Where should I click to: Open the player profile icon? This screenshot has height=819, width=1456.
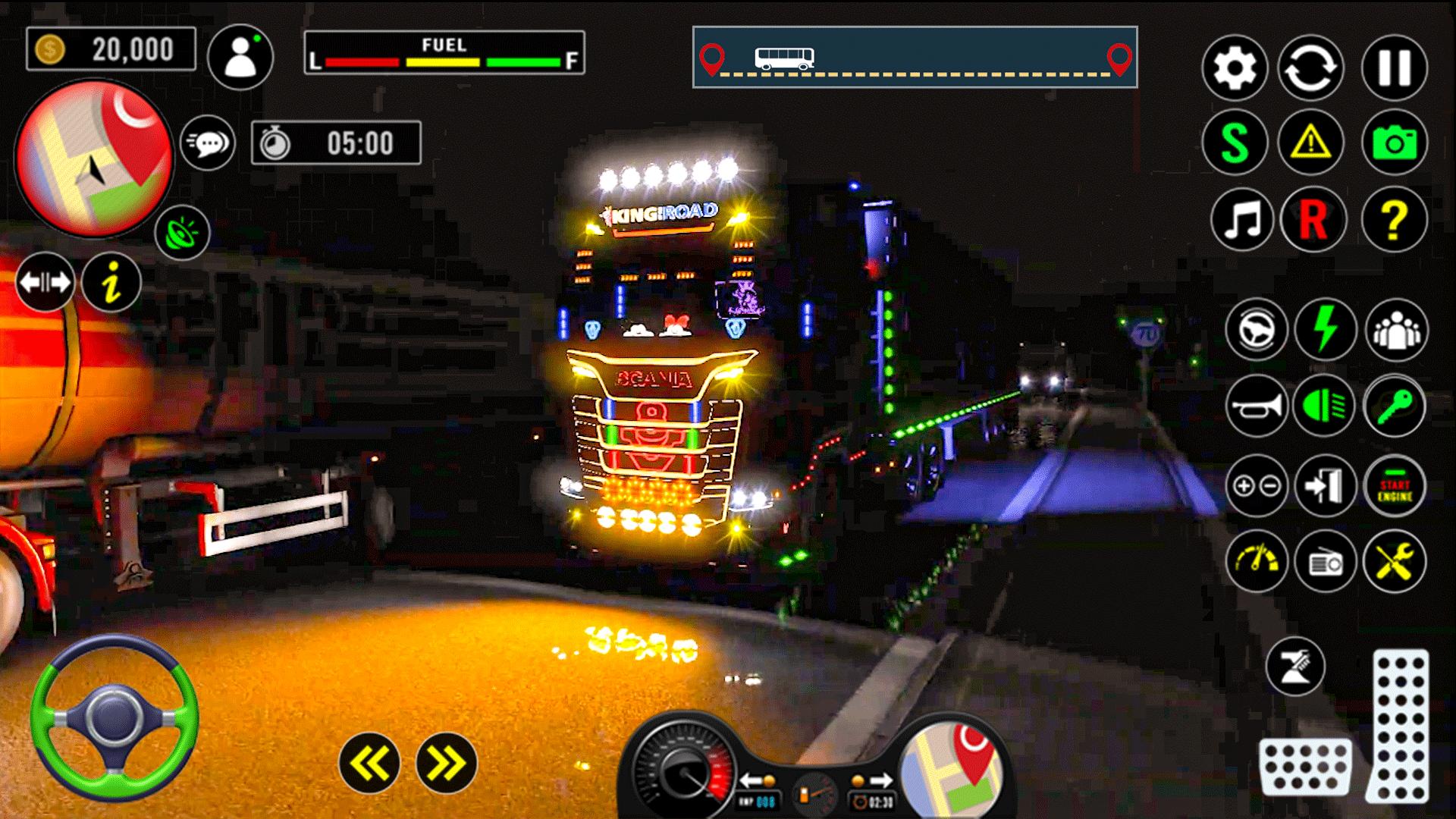[240, 57]
